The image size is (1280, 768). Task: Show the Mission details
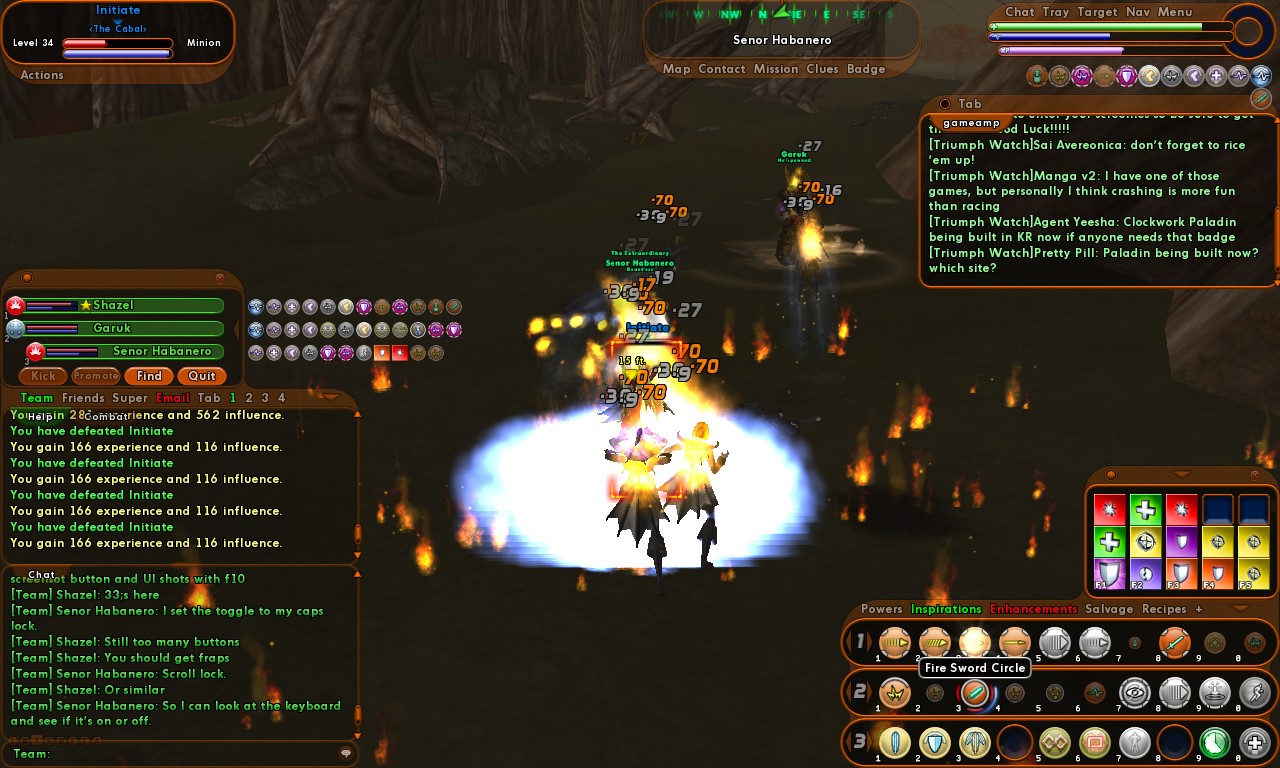[x=776, y=69]
